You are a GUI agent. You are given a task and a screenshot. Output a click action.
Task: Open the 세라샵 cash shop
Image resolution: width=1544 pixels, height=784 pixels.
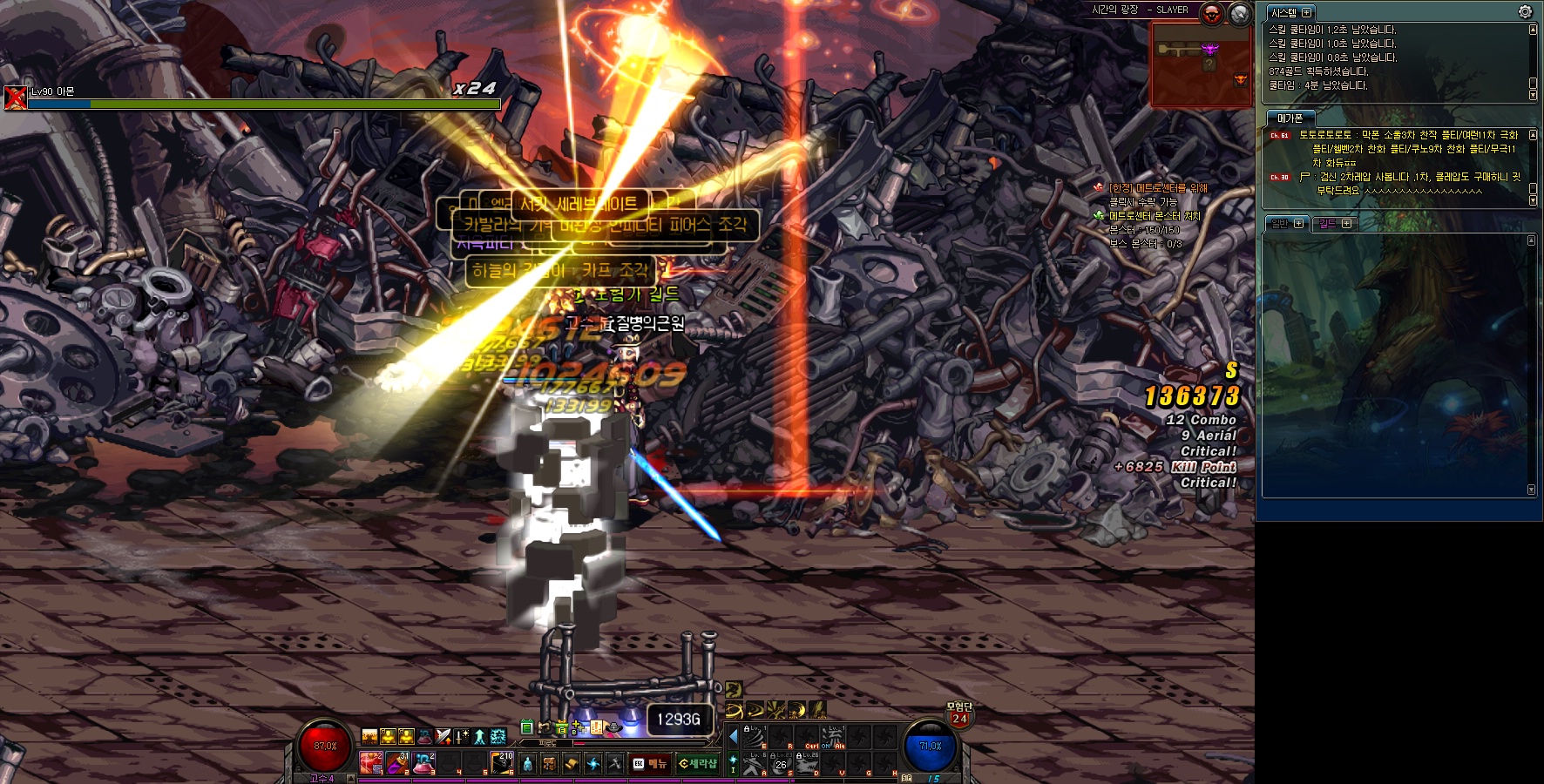click(x=698, y=764)
